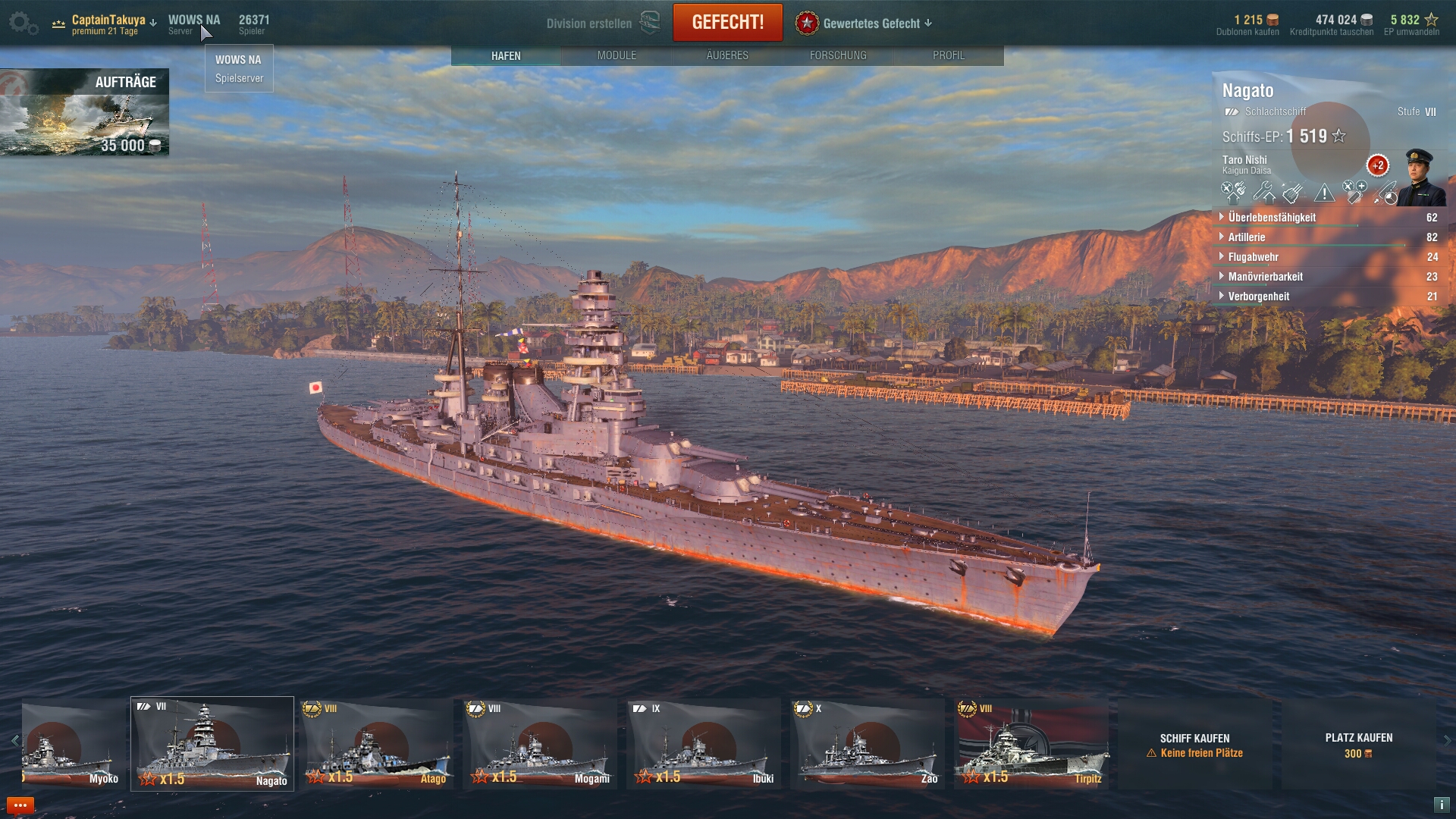Open the Gewertetes Gefecht battle type dropdown
This screenshot has height=819, width=1456.
point(864,24)
